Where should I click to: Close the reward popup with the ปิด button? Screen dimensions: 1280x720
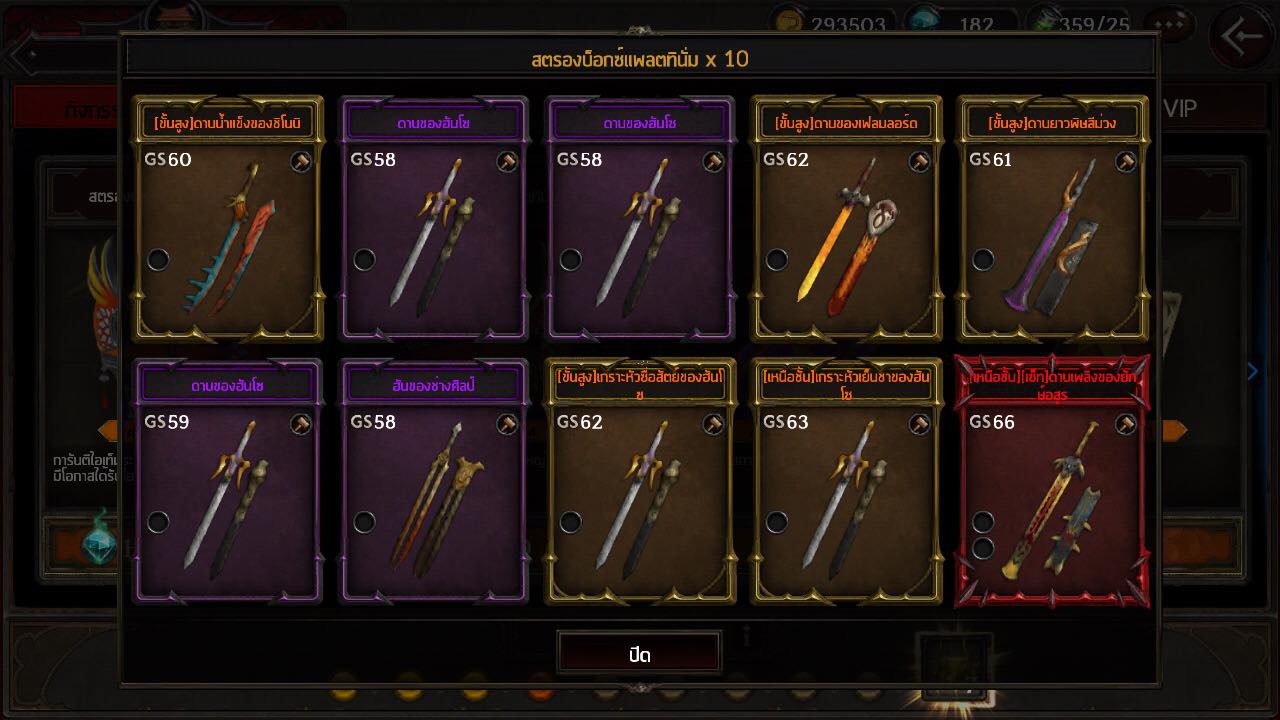click(639, 655)
